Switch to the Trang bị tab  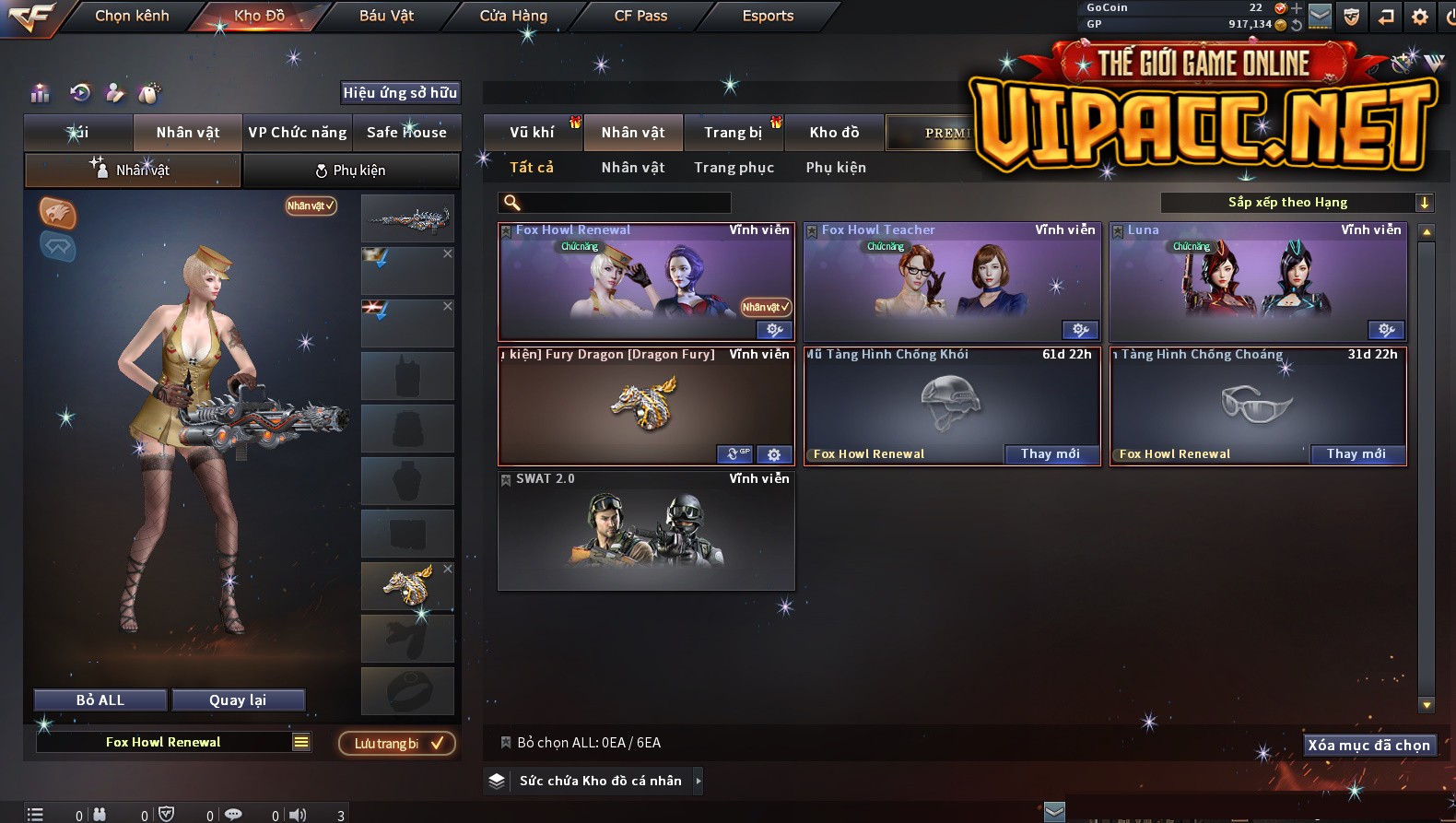click(x=733, y=133)
